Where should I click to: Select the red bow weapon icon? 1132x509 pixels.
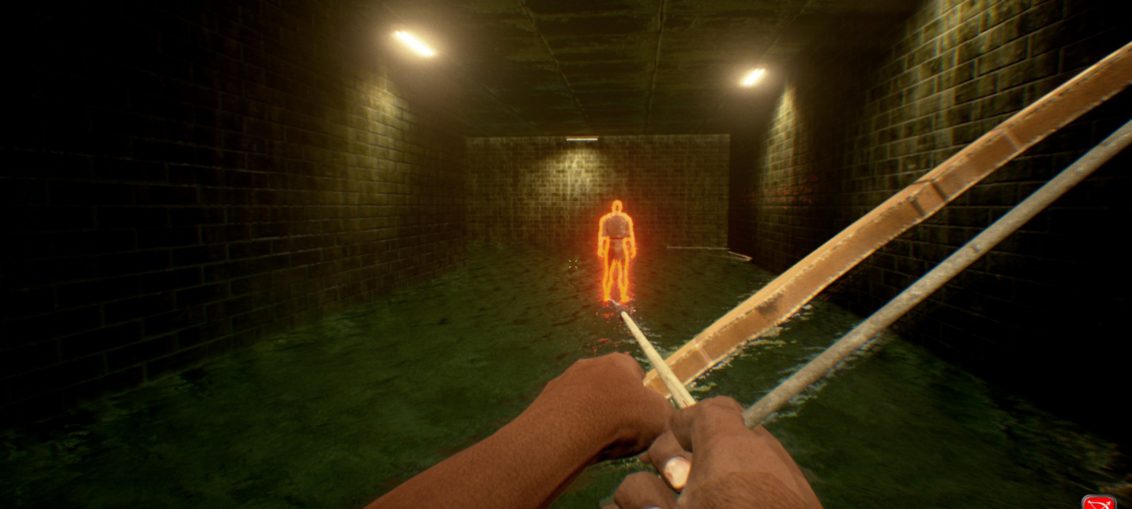(1098, 501)
